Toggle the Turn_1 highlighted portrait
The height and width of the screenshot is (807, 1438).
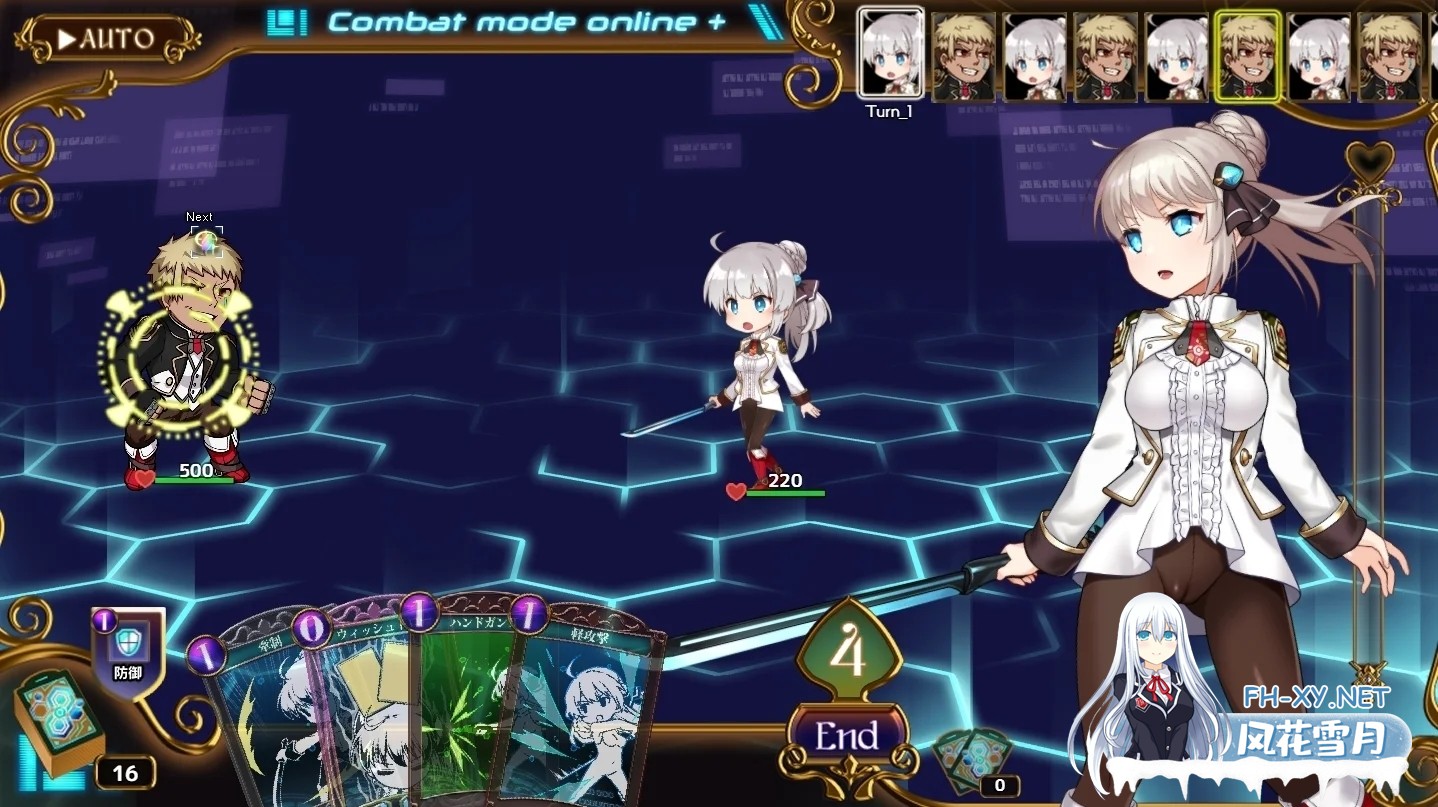889,55
